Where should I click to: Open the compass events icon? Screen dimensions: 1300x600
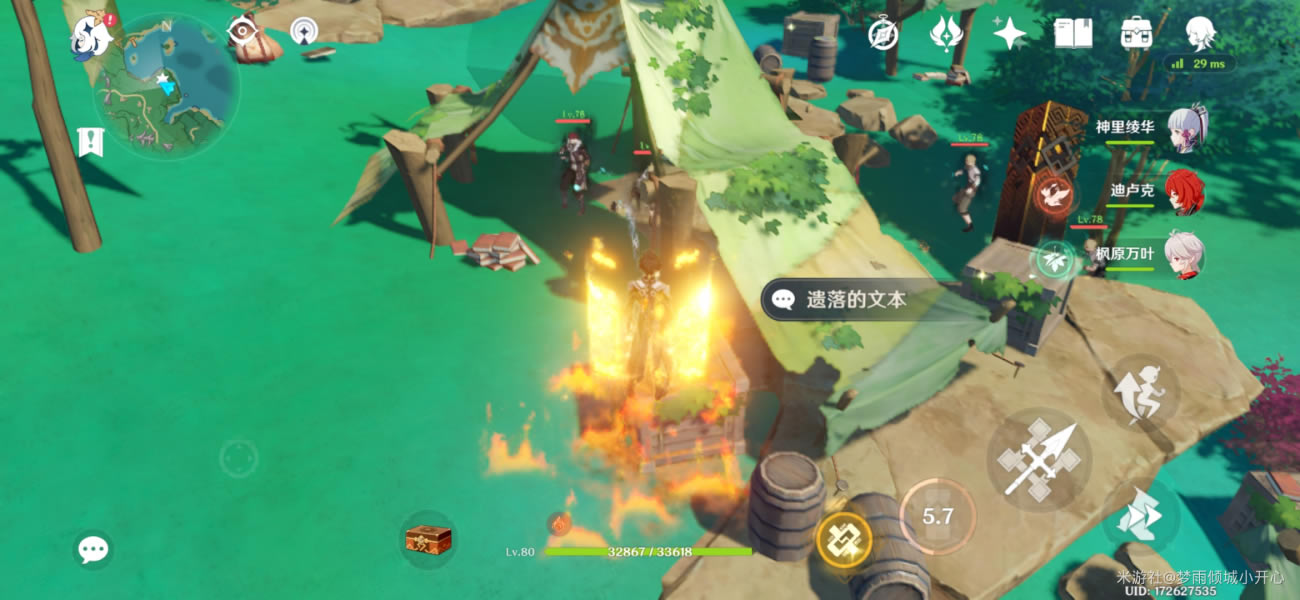[883, 34]
